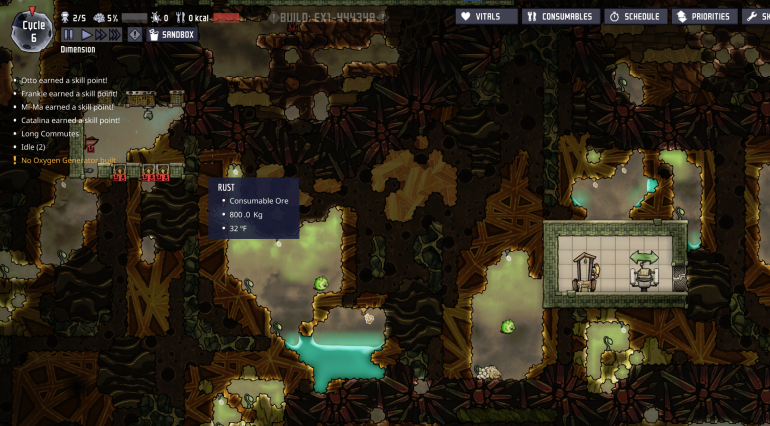Toggle the red alert diamond button
Viewport: 770px width, 426px height.
[x=134, y=35]
